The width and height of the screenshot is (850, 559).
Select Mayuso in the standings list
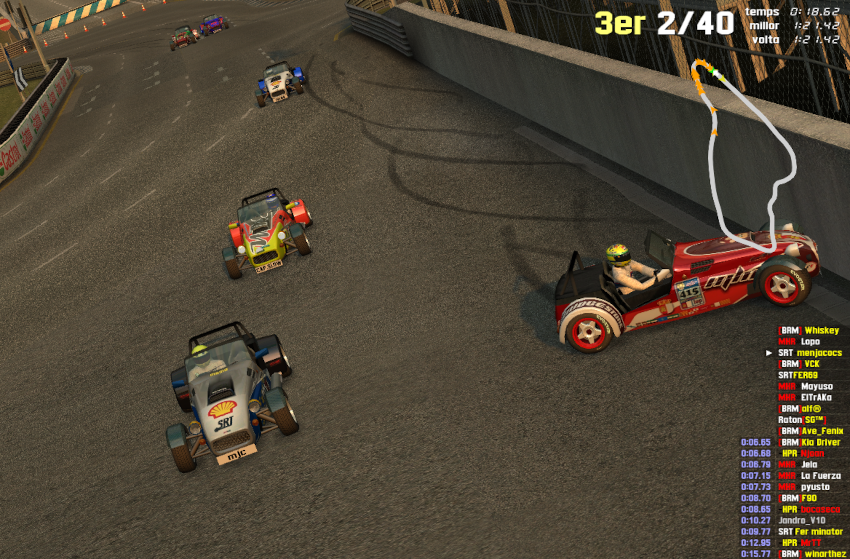click(x=816, y=386)
